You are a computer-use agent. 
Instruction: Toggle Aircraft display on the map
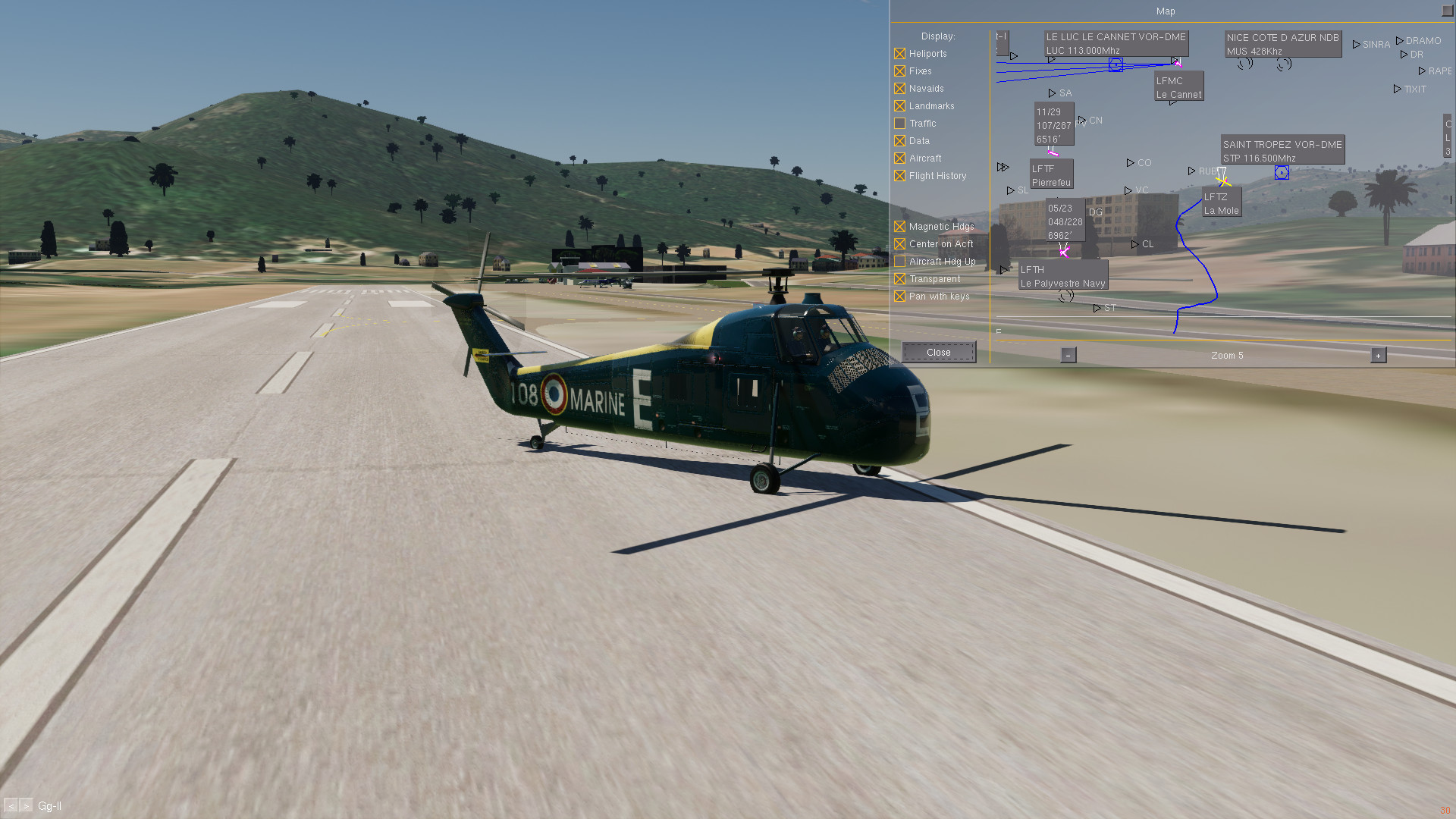click(x=899, y=158)
